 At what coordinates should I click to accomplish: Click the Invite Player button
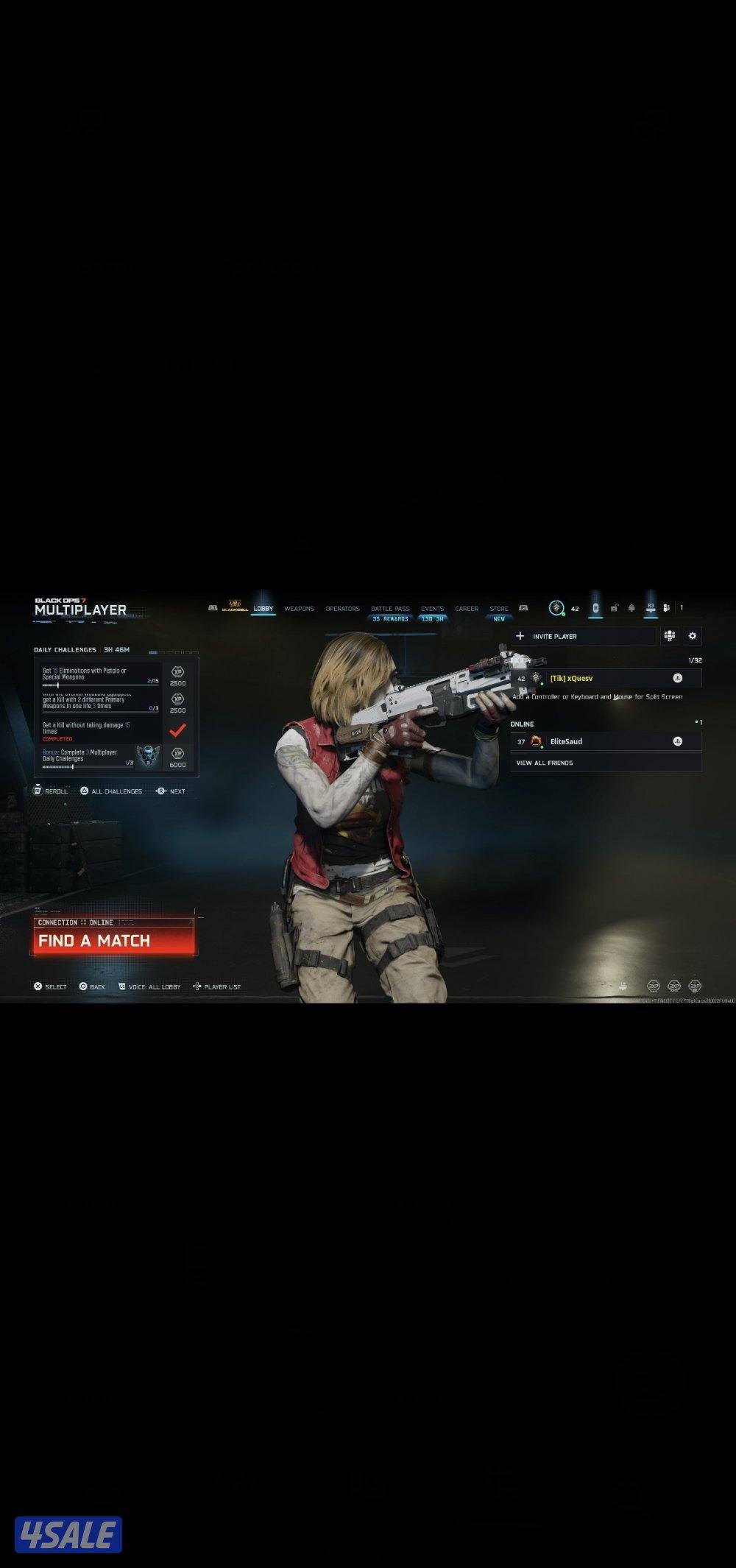(x=583, y=636)
